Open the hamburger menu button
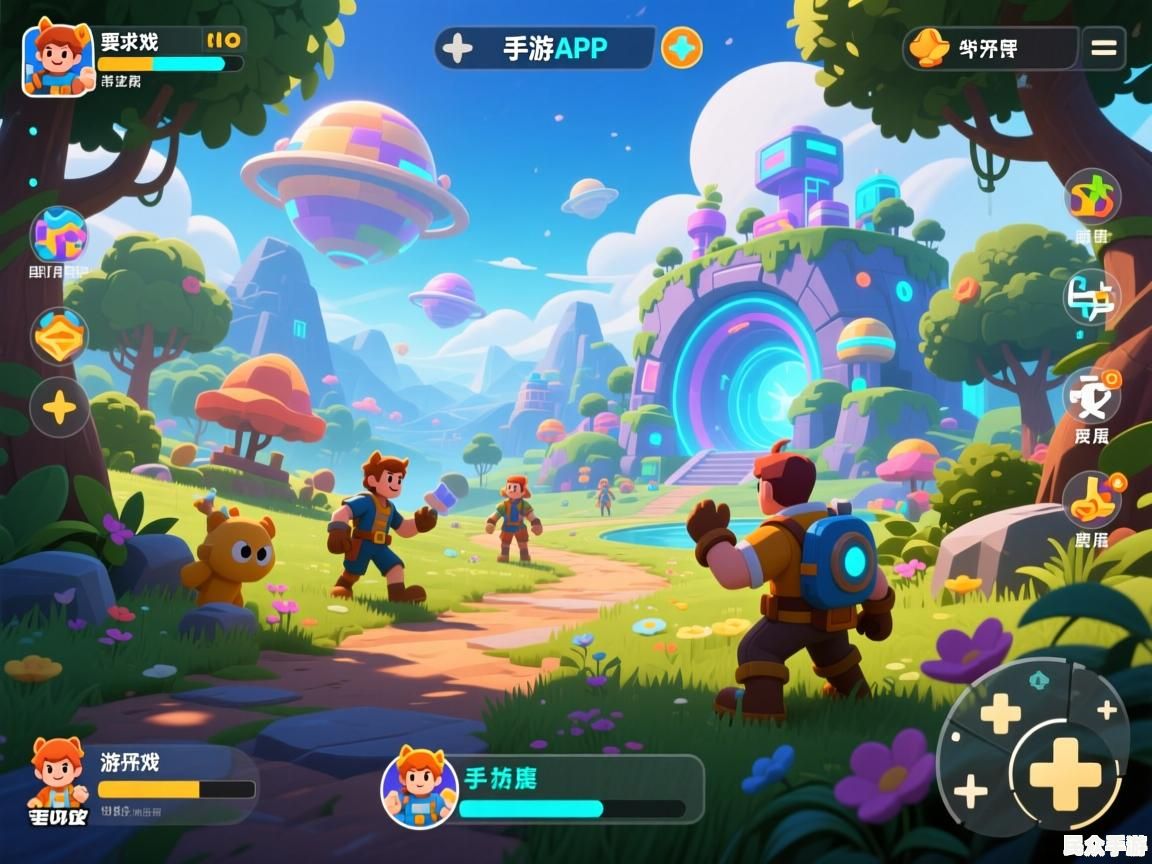This screenshot has height=864, width=1152. [1103, 48]
